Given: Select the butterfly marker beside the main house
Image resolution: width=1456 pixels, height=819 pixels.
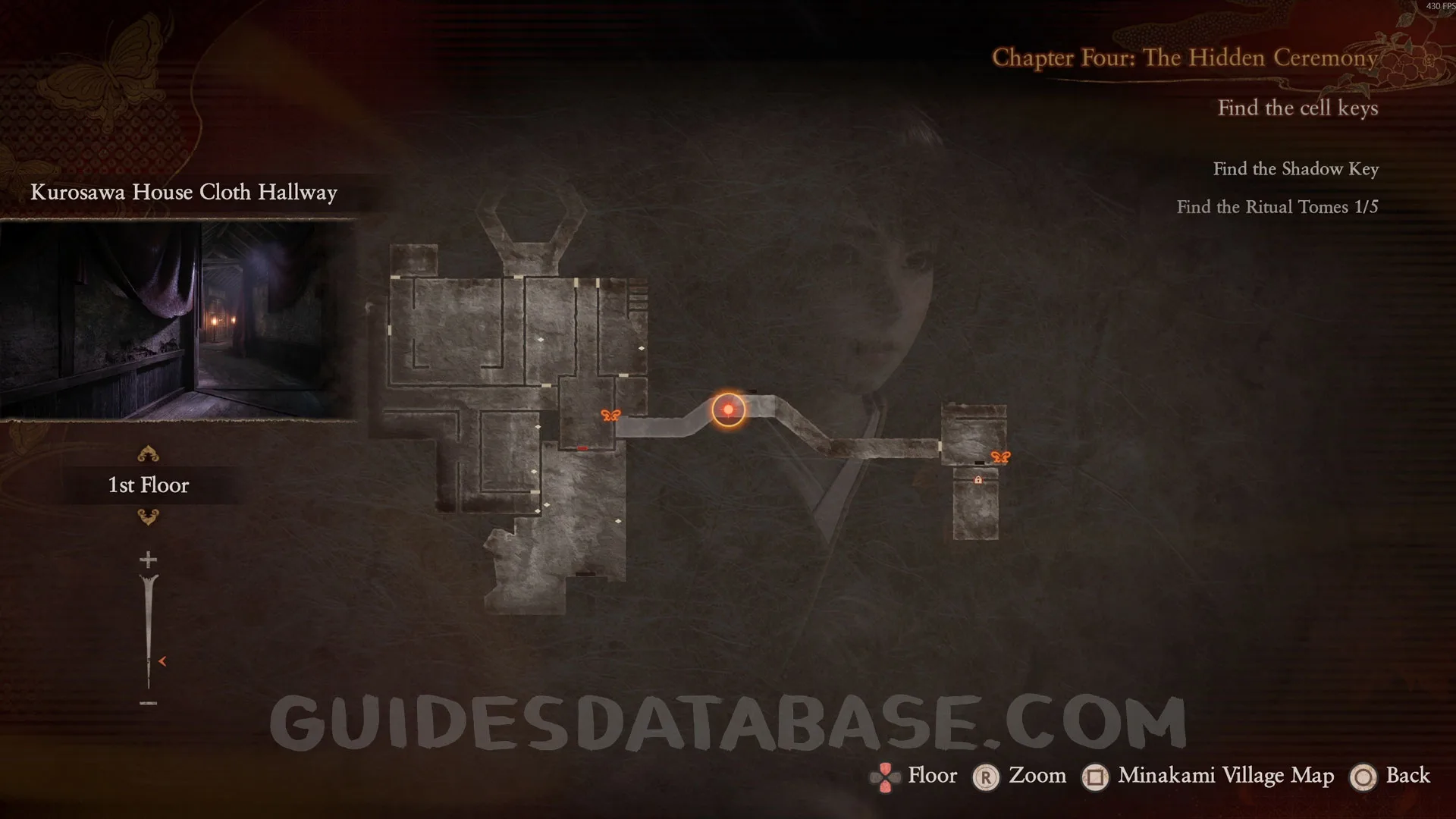Looking at the screenshot, I should click(610, 416).
